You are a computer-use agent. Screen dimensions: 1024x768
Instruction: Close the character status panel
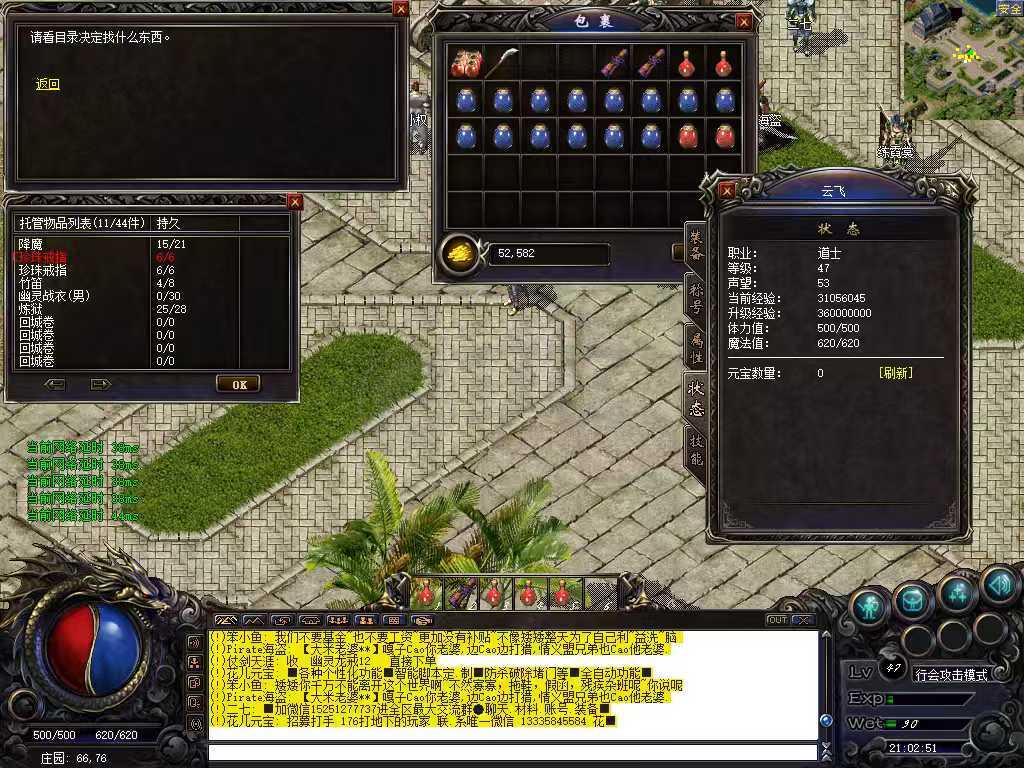click(x=727, y=189)
